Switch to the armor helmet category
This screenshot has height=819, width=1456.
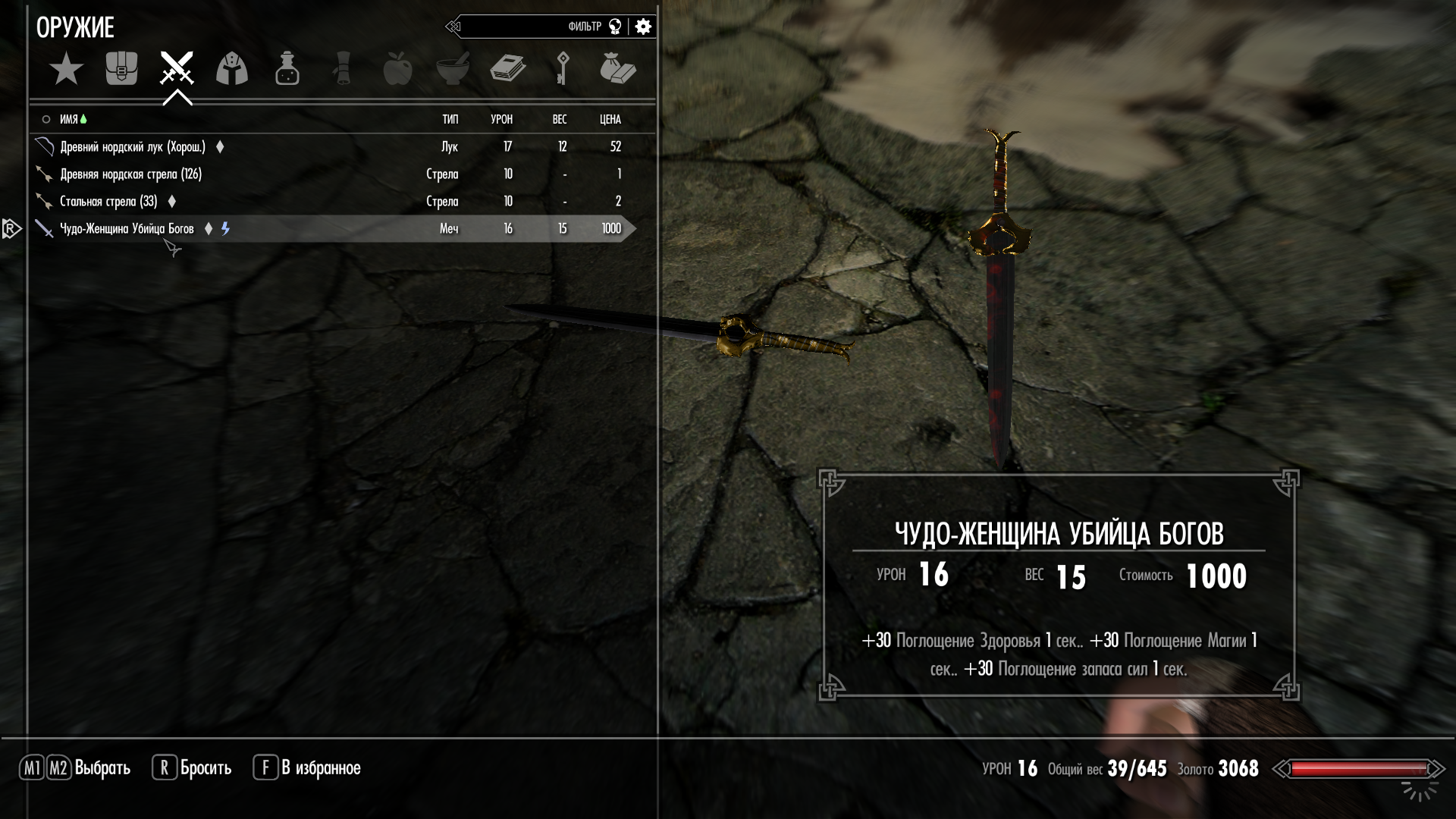232,69
